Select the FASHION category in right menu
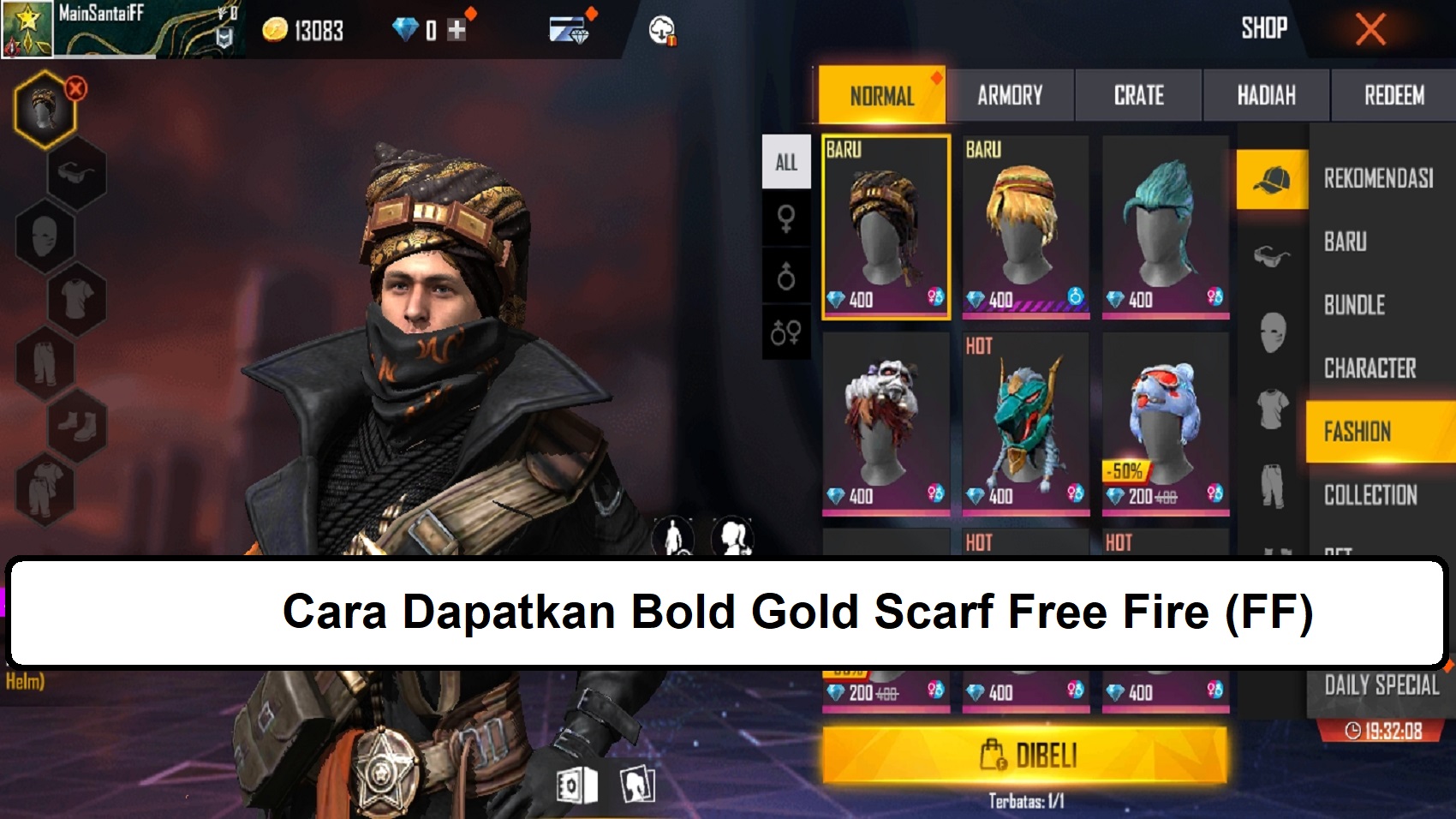Image resolution: width=1456 pixels, height=819 pixels. point(1359,432)
